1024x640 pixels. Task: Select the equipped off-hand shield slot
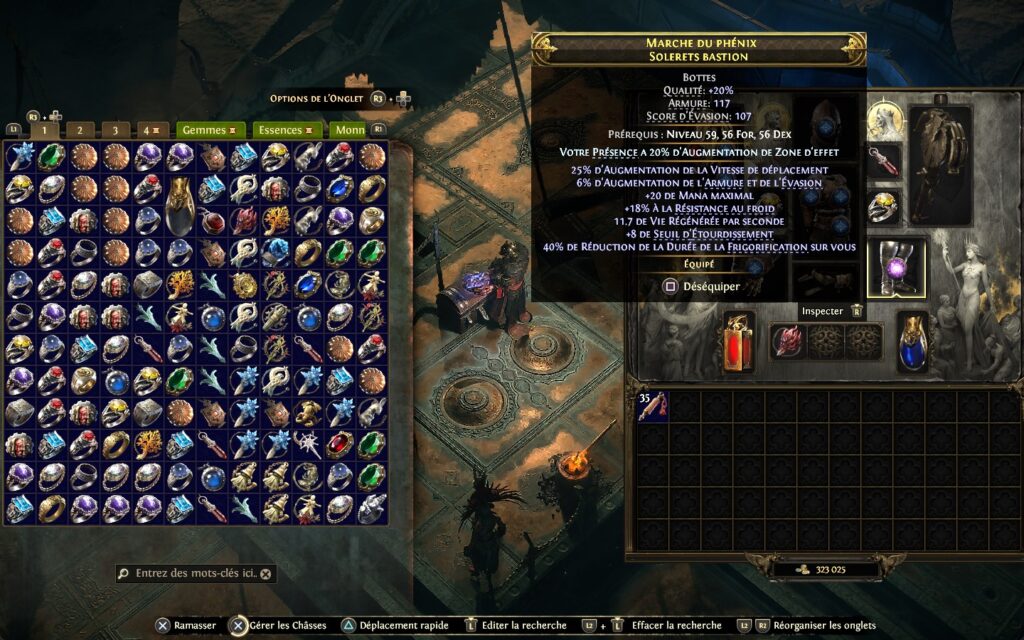(x=939, y=152)
